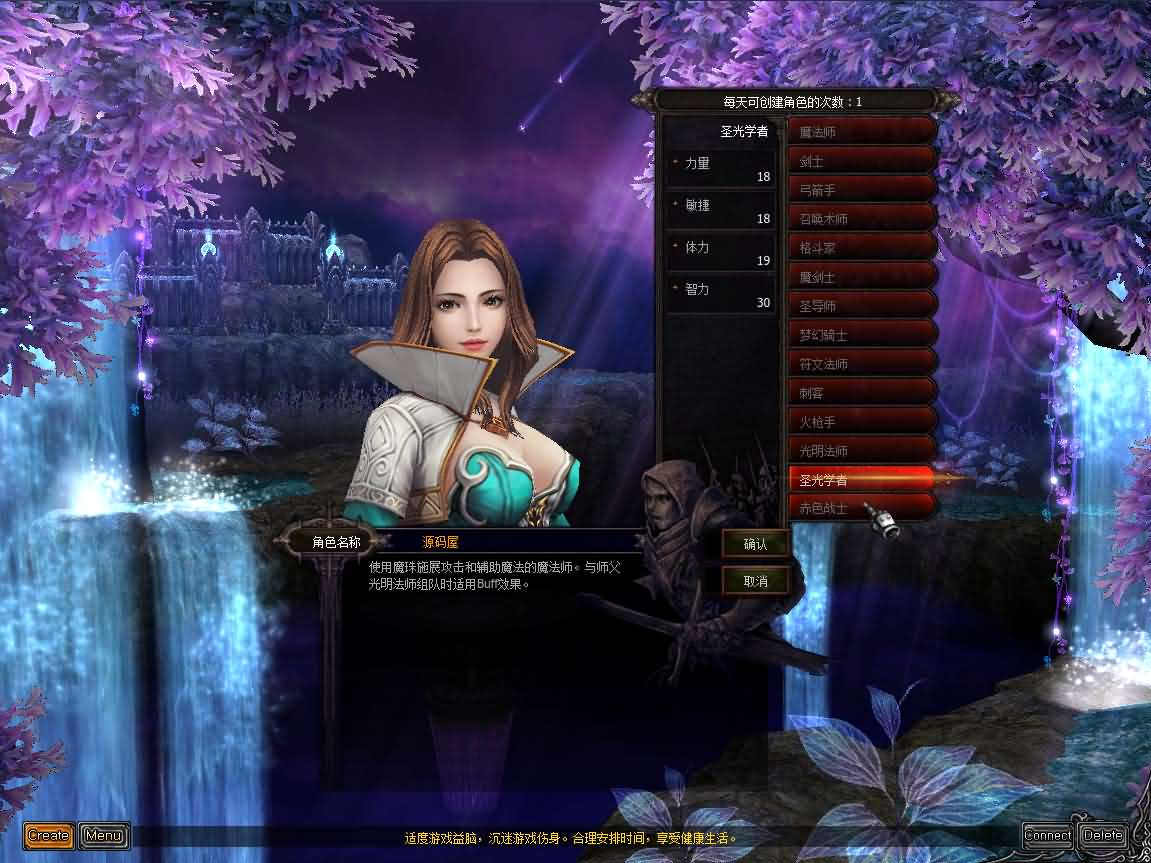Cancel creation with the 取消 button
Viewport: 1151px width, 863px height.
(755, 580)
